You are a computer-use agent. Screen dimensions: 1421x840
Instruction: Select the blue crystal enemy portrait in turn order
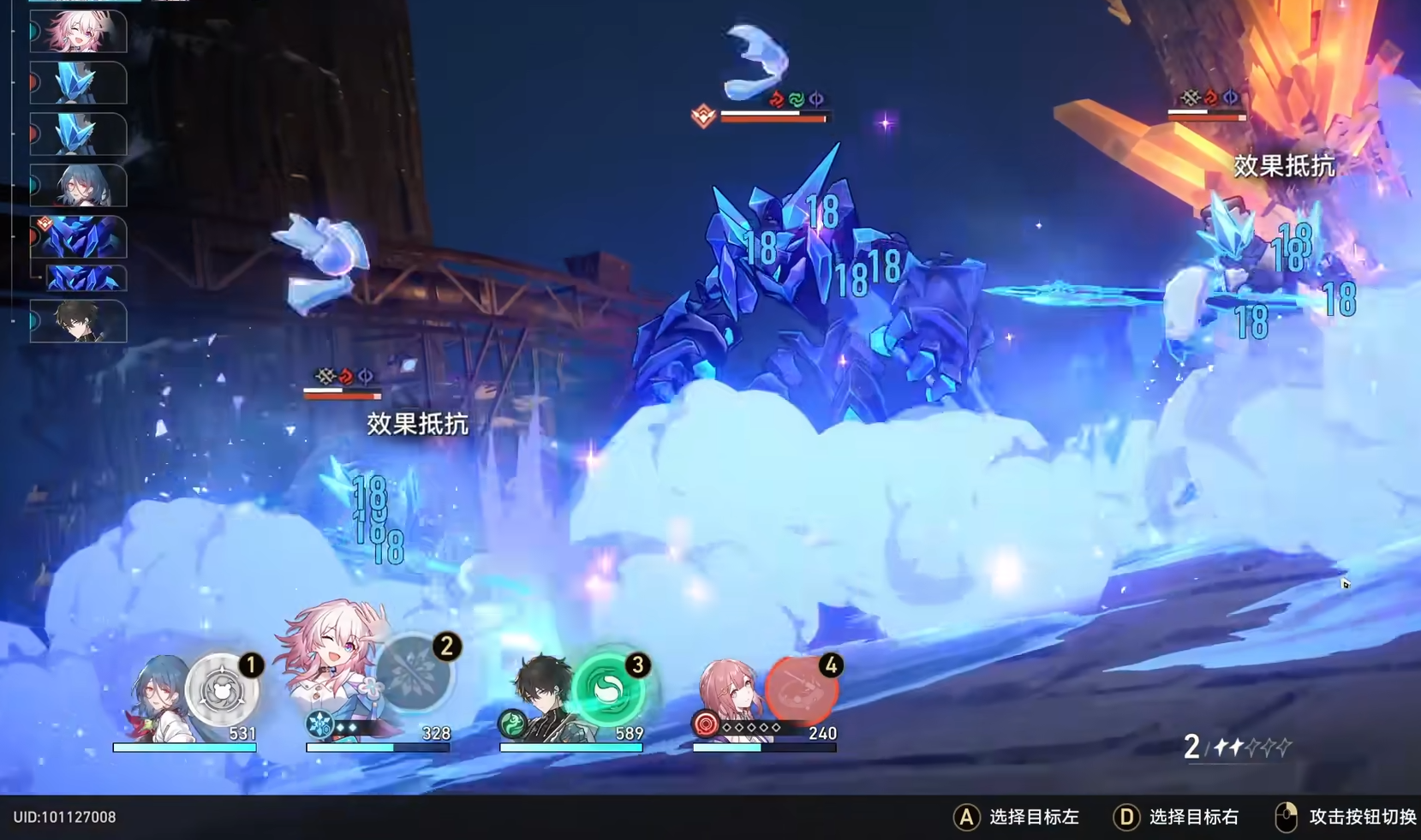(79, 83)
